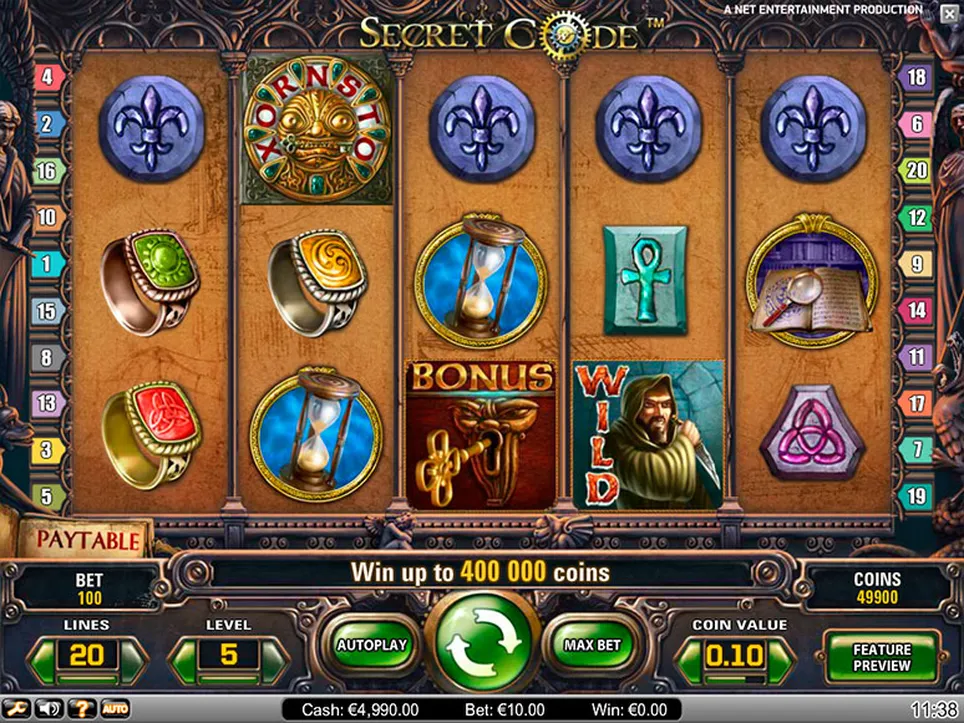Decrease the number of bet lines
The image size is (964, 723).
(45, 658)
